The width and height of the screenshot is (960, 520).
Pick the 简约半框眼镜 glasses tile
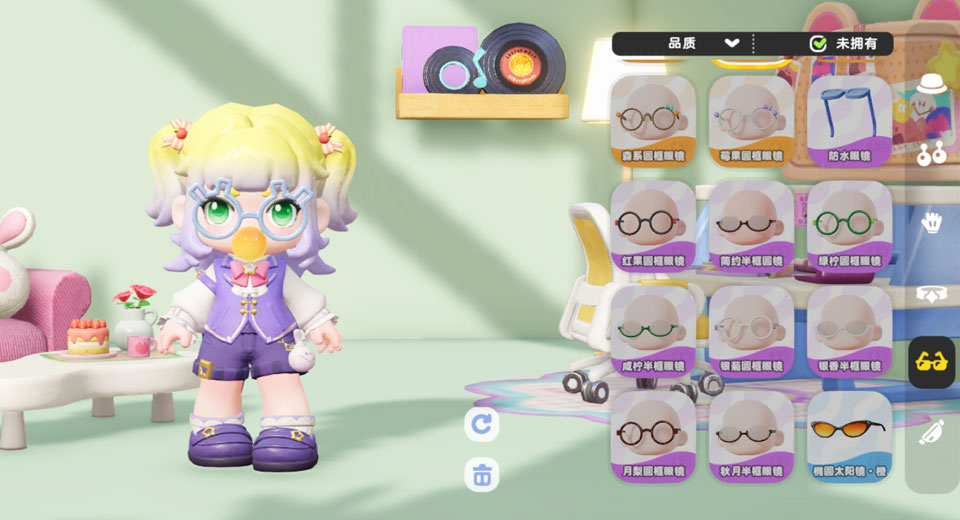point(751,225)
